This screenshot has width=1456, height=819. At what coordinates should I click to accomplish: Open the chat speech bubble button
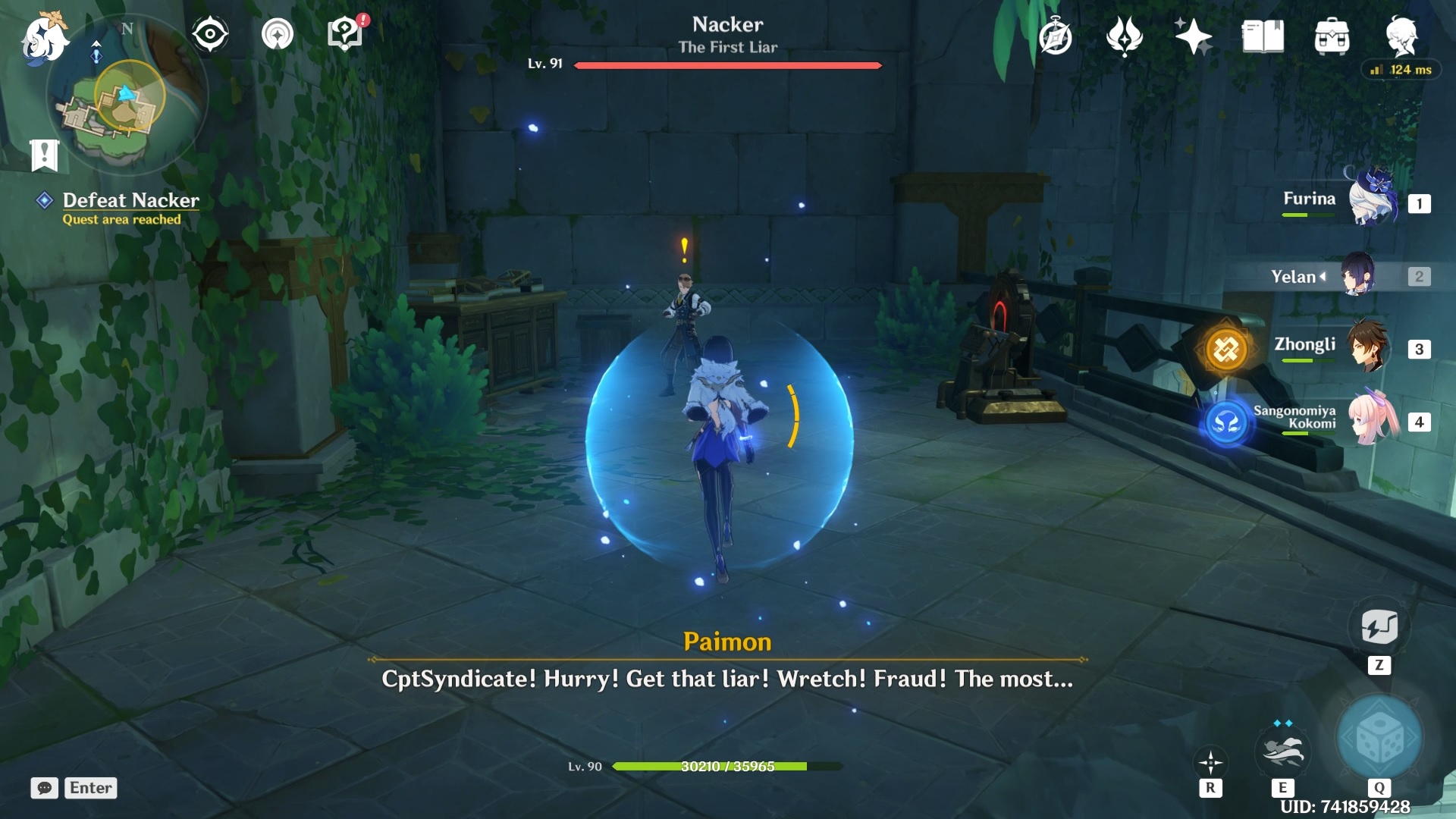45,788
